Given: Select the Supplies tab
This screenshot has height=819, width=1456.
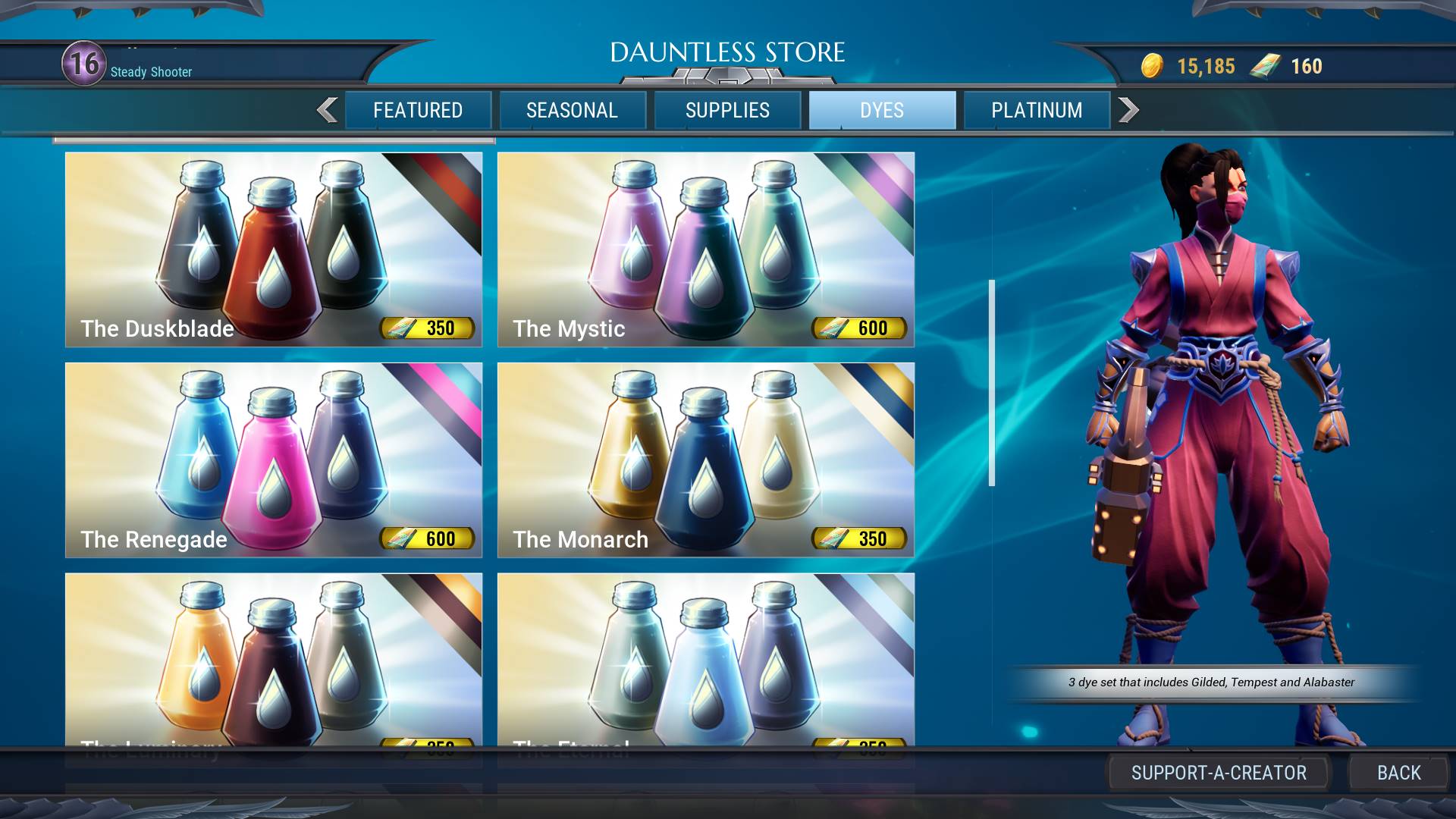Looking at the screenshot, I should click(x=727, y=111).
